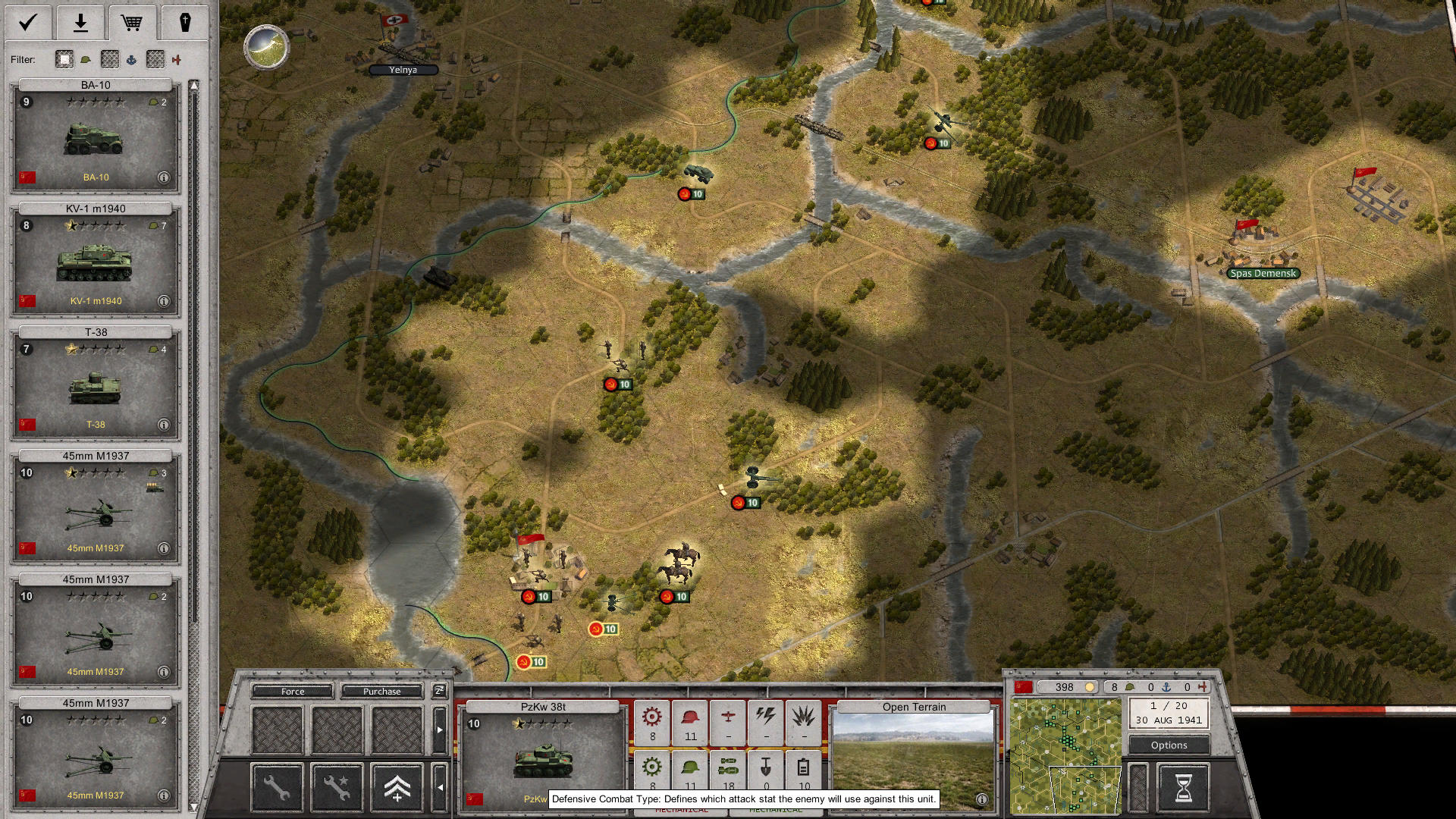
Task: Select the repair wrench icon
Action: (x=277, y=787)
